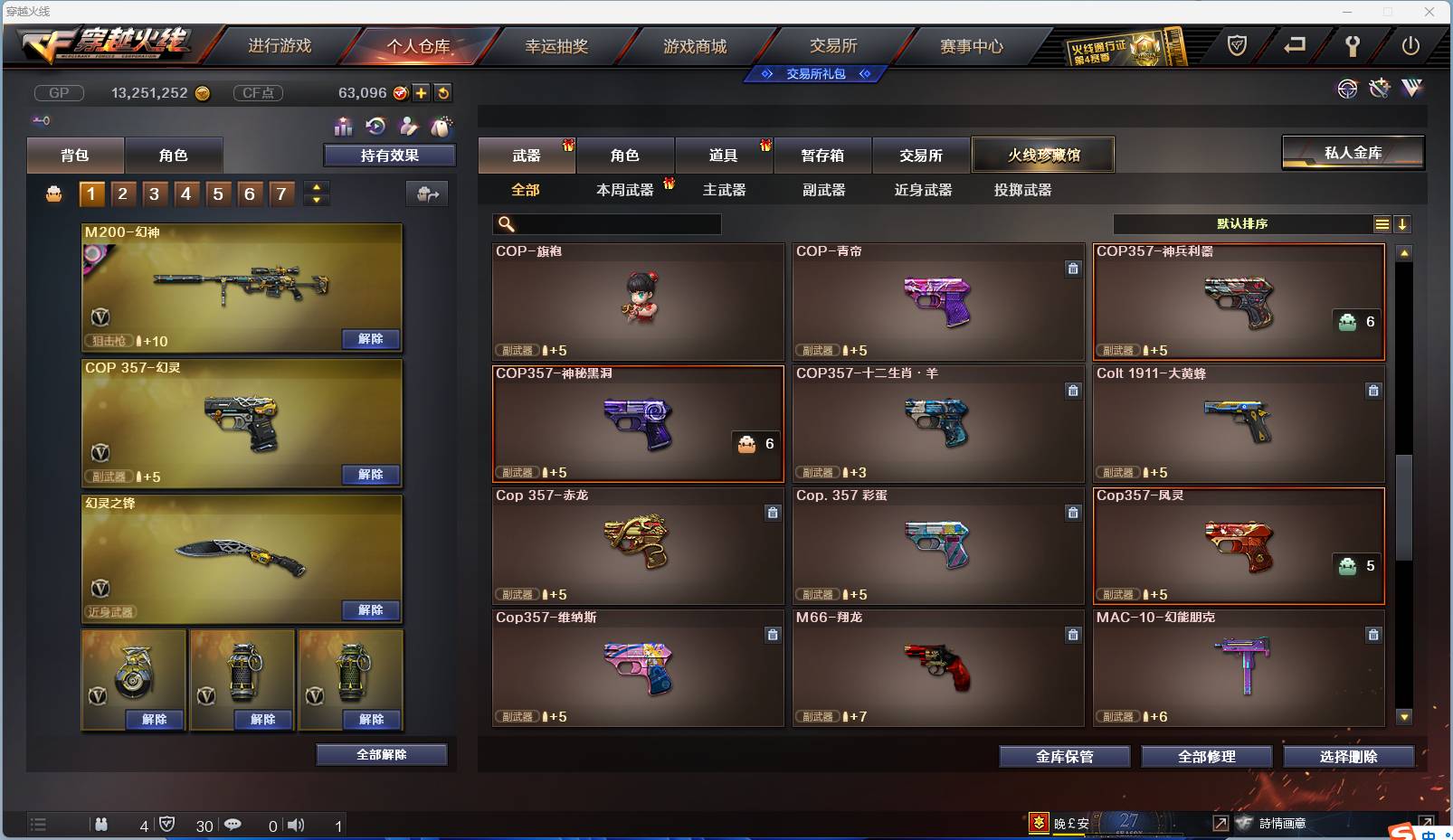
Task: Toggle delete on M66-翔龙 trash icon
Action: coord(1074,635)
